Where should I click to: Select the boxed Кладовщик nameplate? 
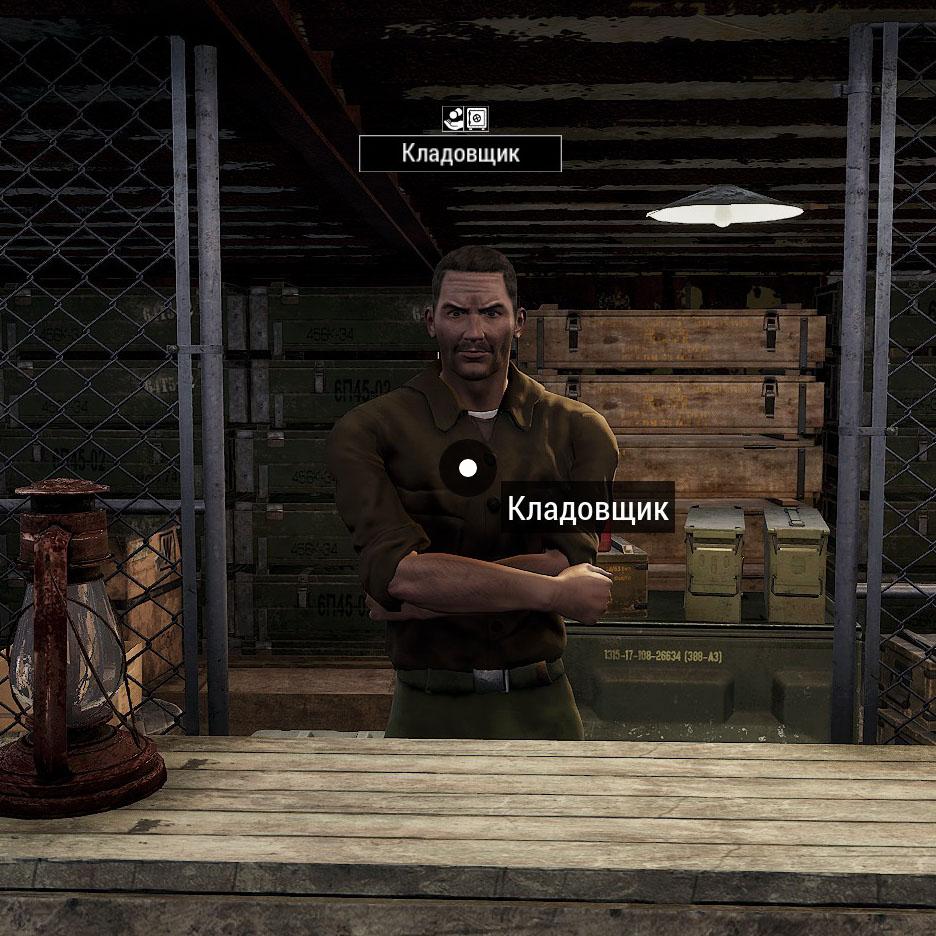pyautogui.click(x=460, y=154)
